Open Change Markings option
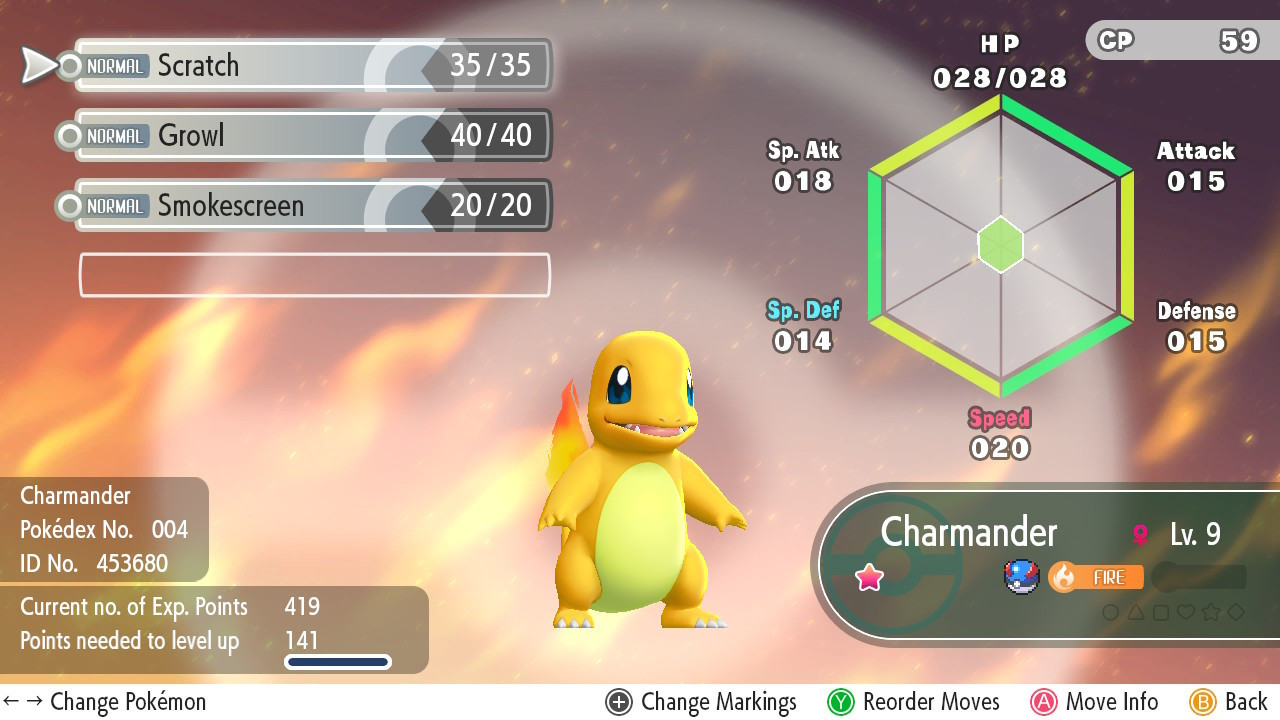 pos(701,702)
